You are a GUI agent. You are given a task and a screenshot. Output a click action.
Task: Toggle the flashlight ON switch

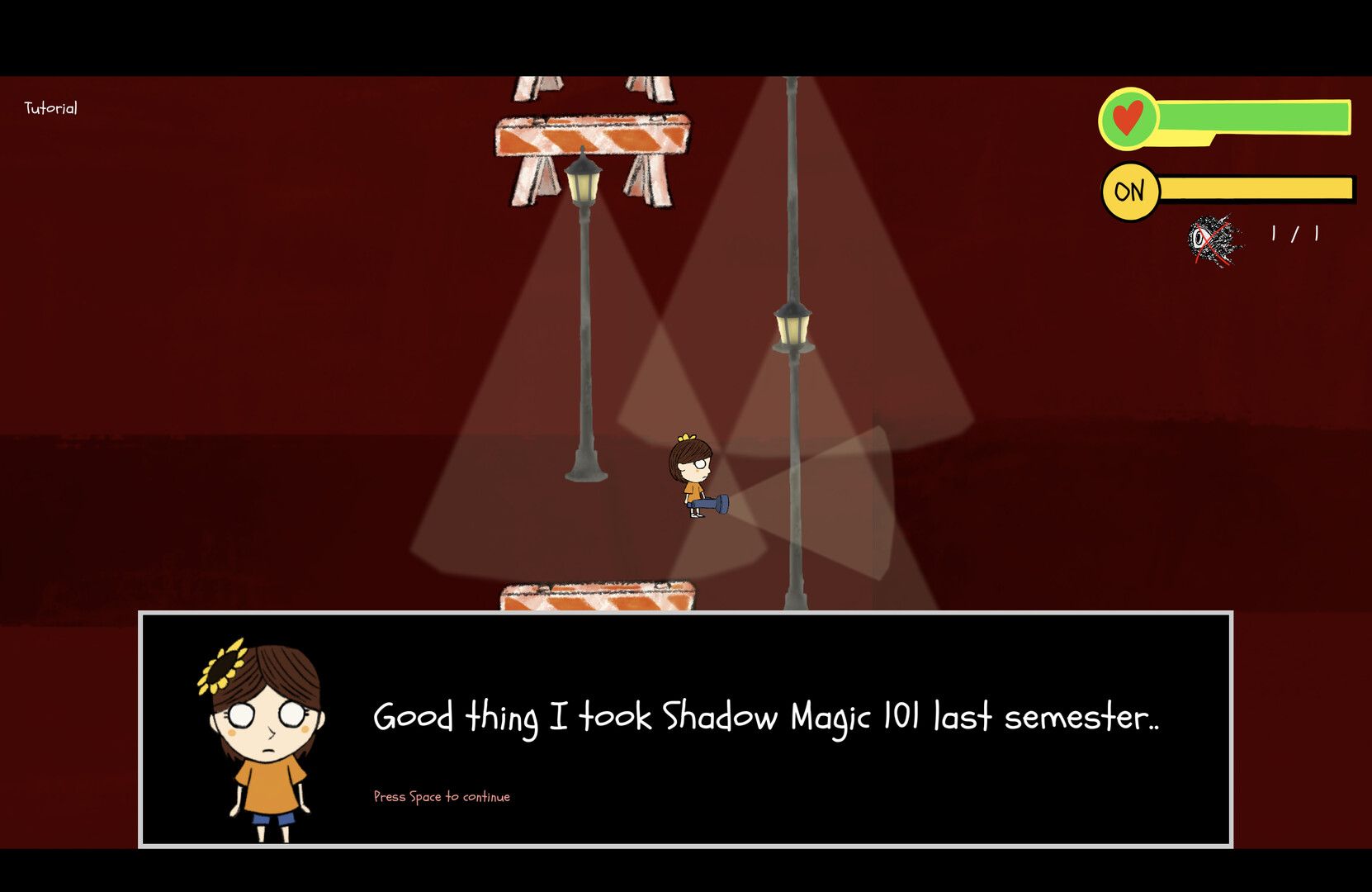[x=1128, y=191]
